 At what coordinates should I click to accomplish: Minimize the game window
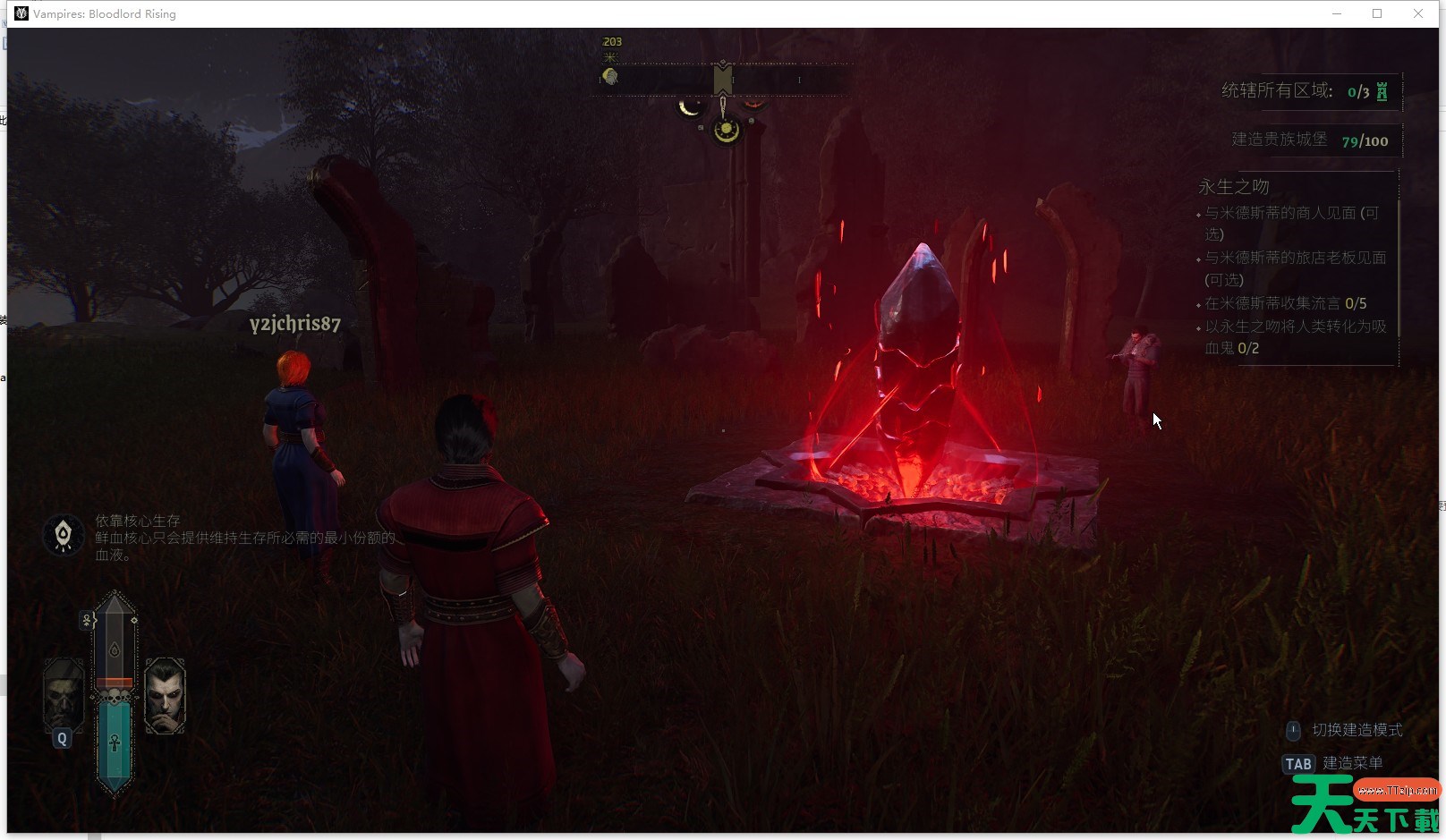[1337, 13]
